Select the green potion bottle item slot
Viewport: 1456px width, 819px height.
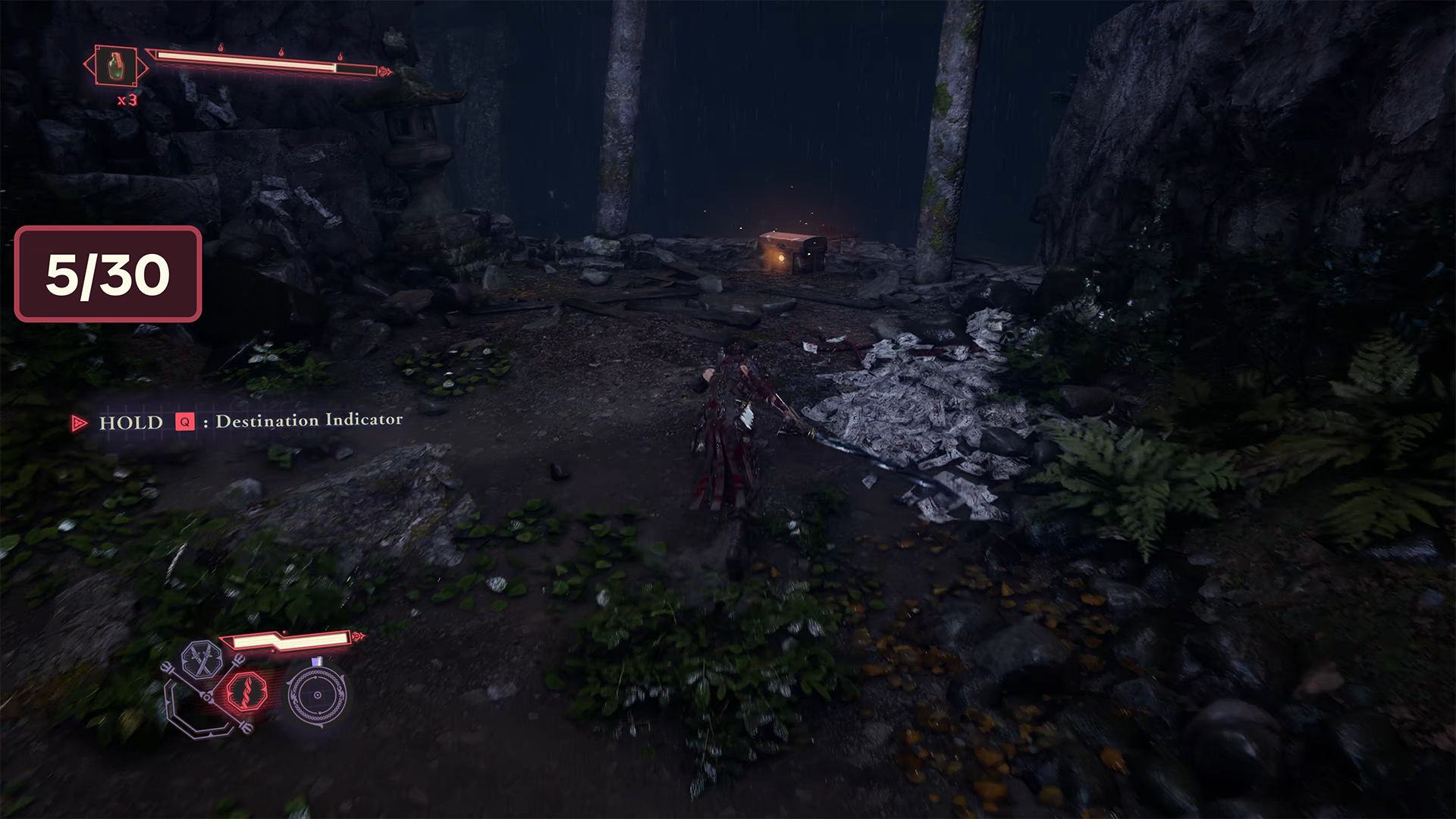click(x=115, y=67)
